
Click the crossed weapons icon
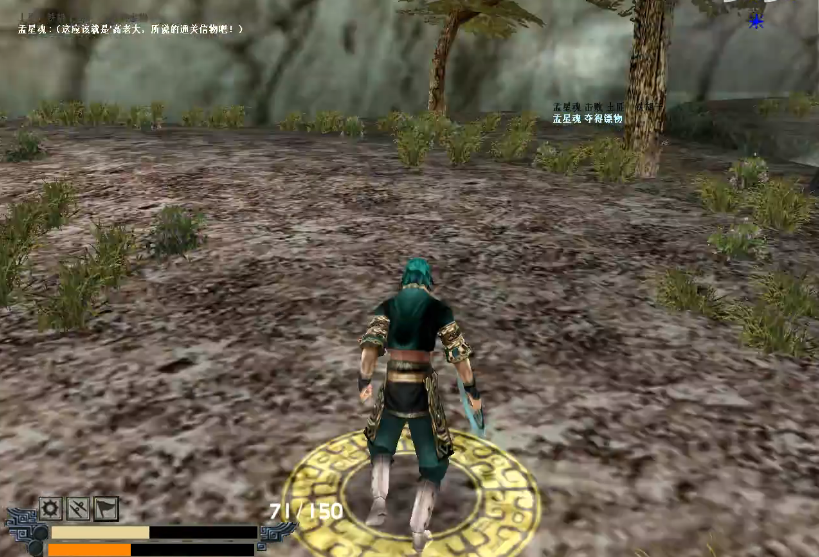click(x=79, y=508)
